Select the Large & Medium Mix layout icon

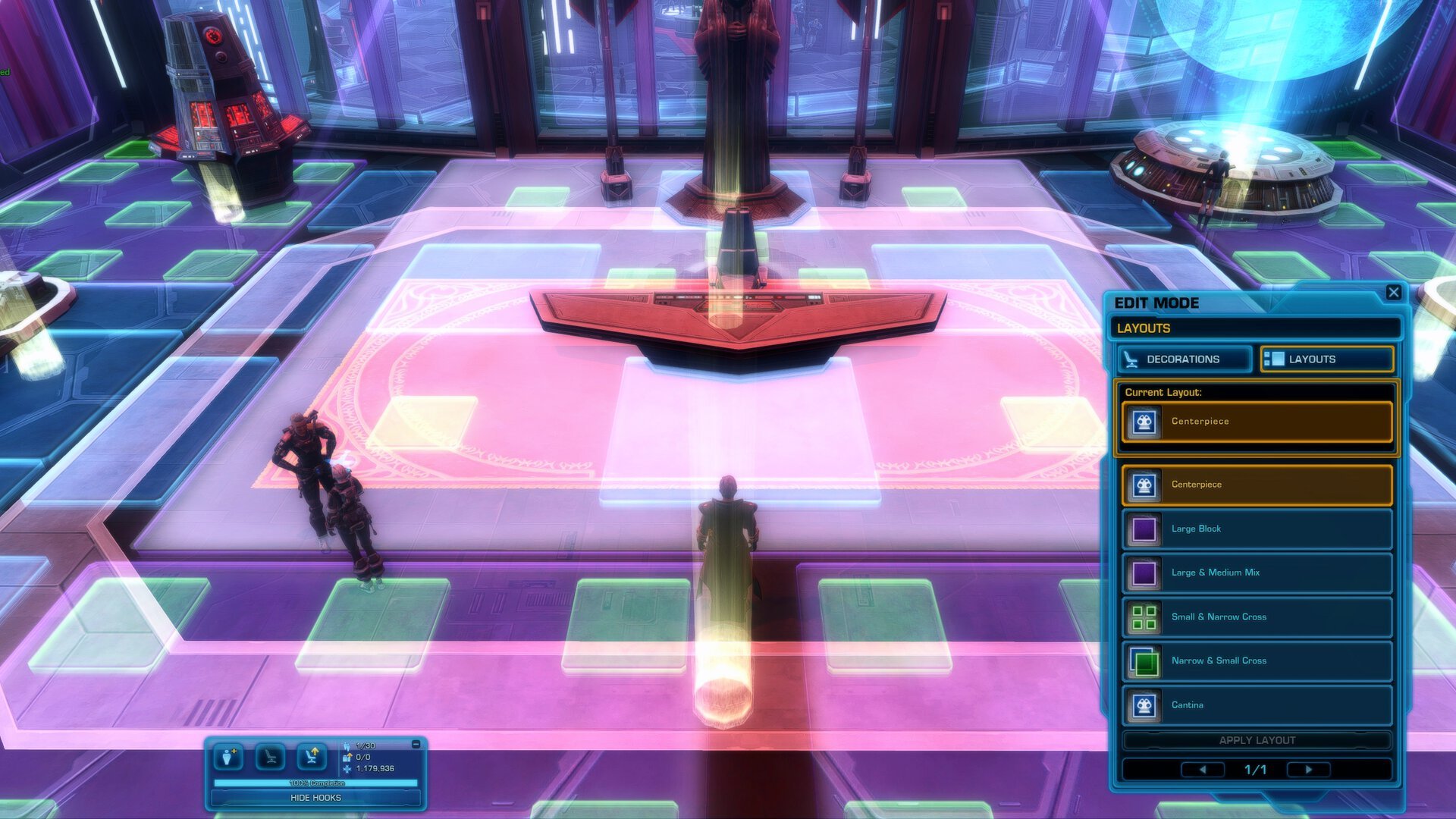(1142, 573)
